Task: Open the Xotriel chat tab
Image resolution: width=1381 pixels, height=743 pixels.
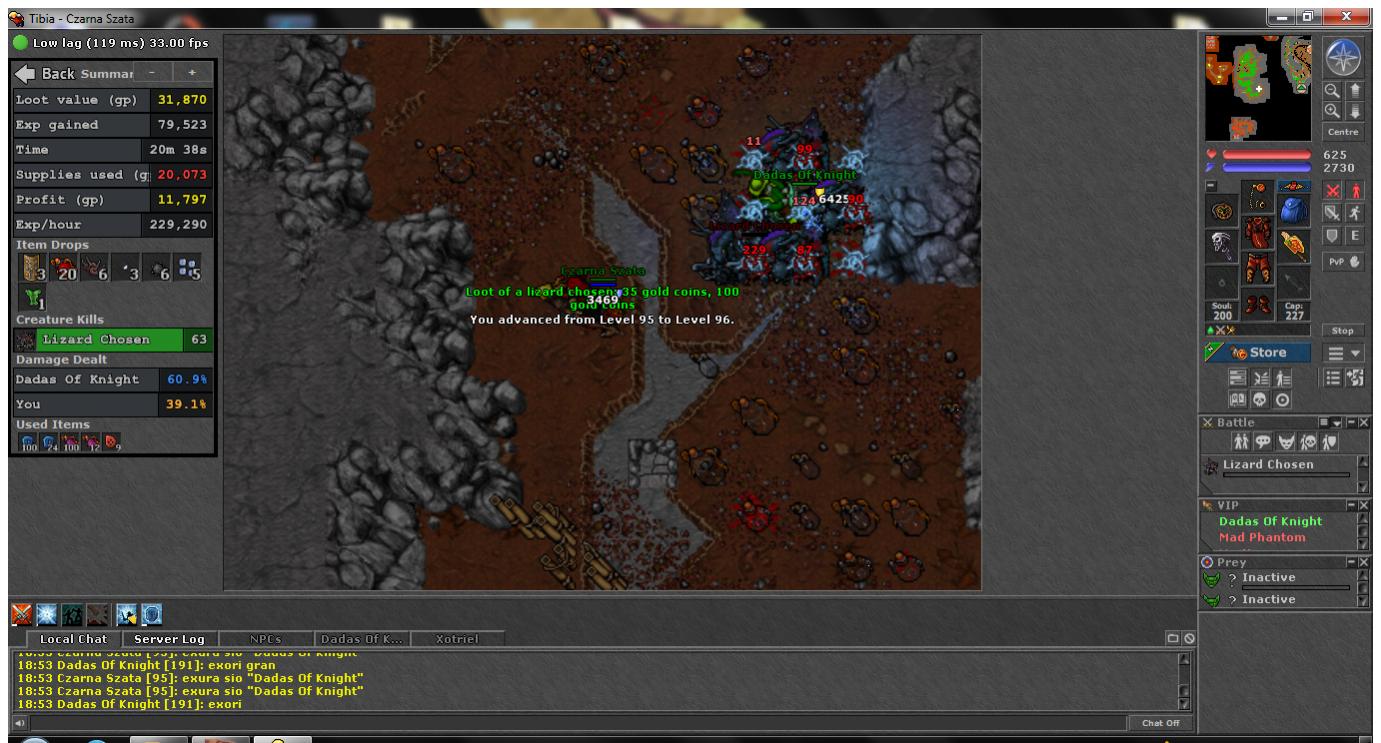Action: (458, 639)
